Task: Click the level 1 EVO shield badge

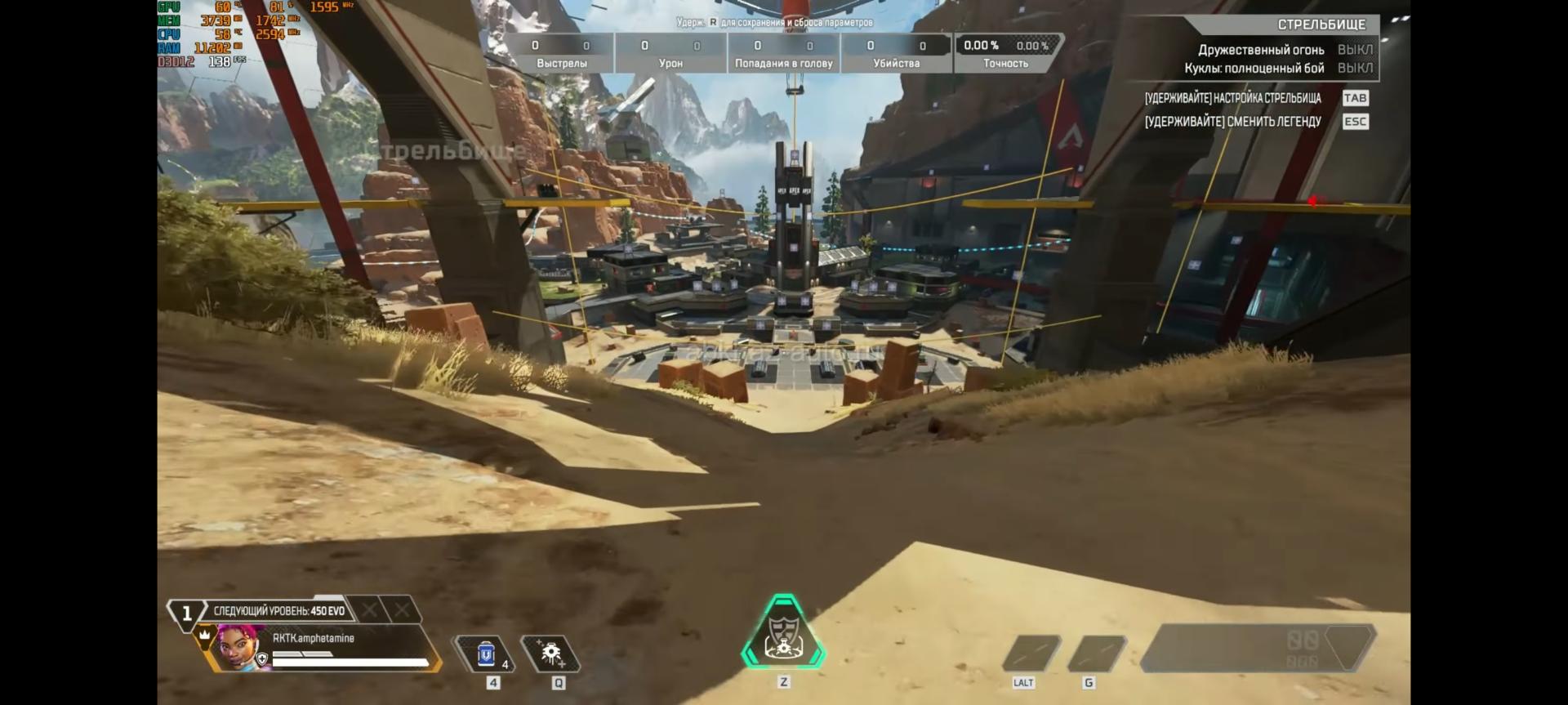Action: click(187, 613)
